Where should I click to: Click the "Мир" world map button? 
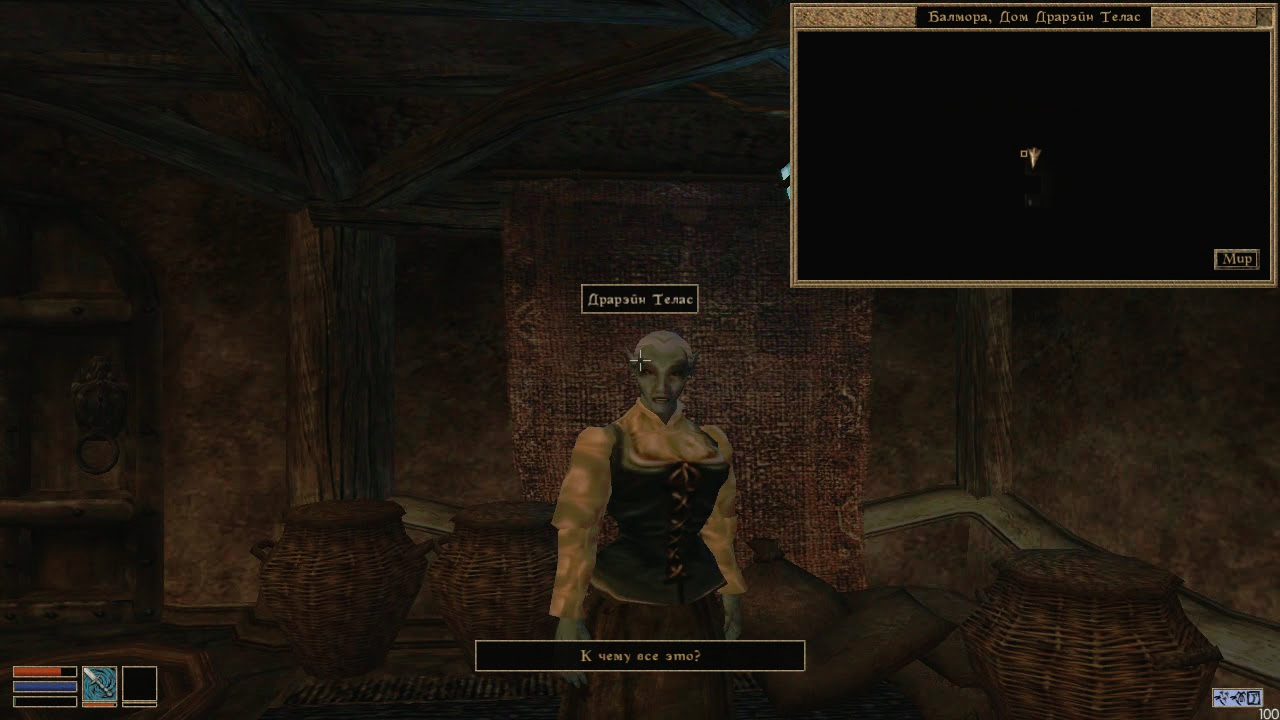pos(1236,259)
